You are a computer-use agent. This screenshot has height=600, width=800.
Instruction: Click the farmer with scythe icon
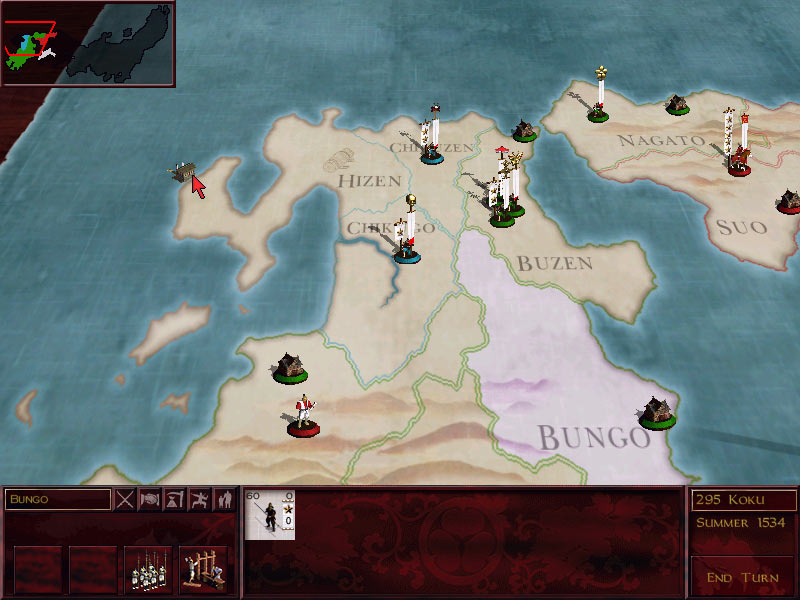coord(175,498)
